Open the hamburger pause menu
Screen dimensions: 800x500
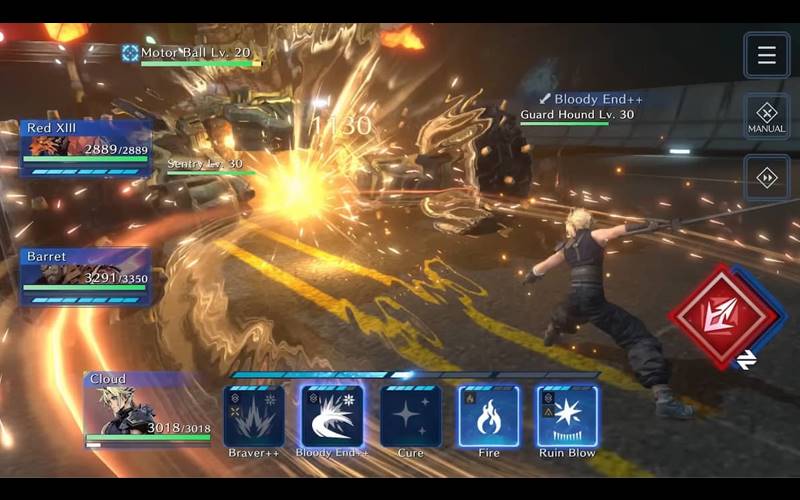click(x=766, y=55)
